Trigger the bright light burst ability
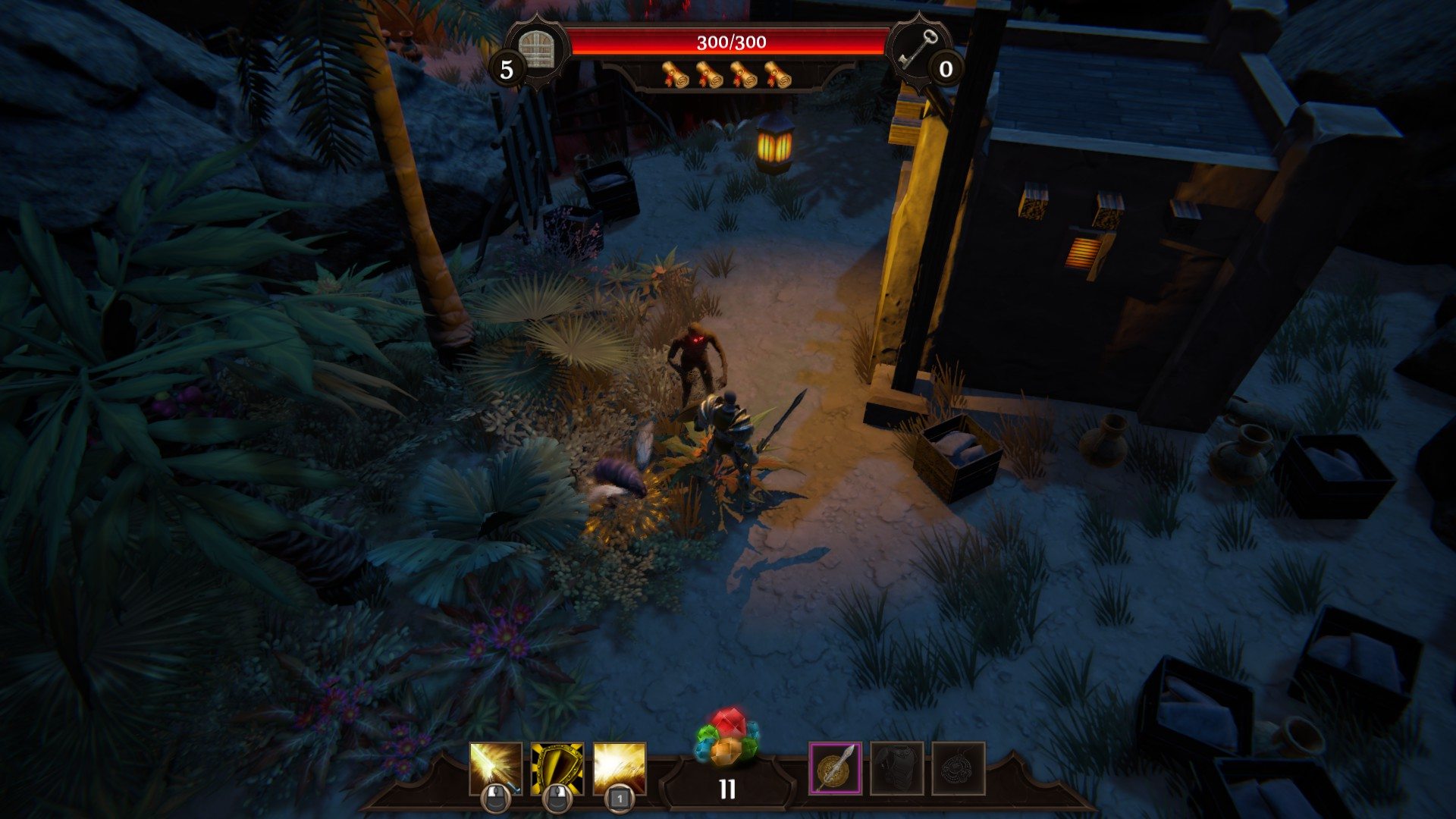1456x819 pixels. coord(620,768)
